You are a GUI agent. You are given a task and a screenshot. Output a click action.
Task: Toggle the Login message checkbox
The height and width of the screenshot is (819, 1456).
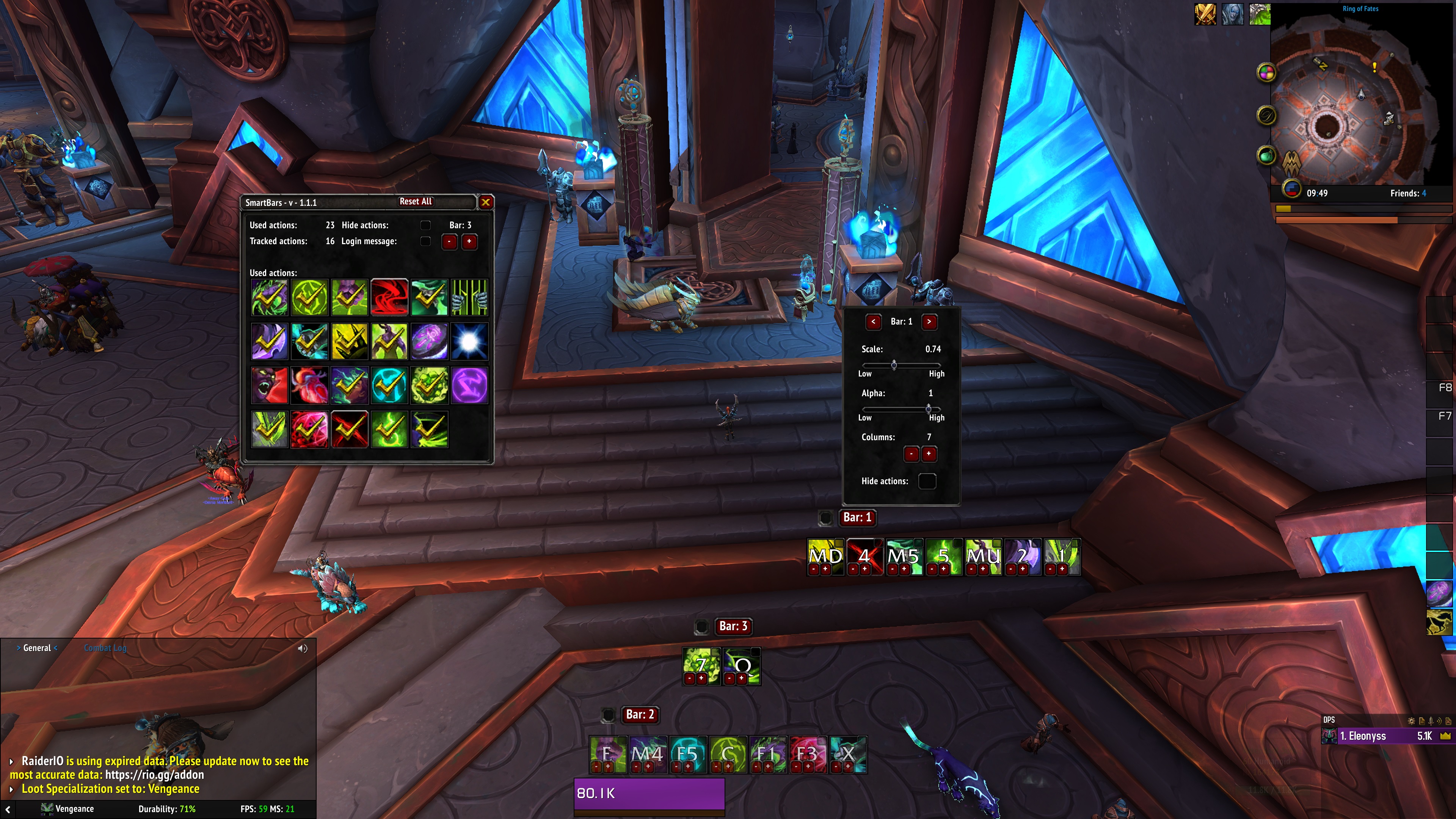[x=425, y=242]
